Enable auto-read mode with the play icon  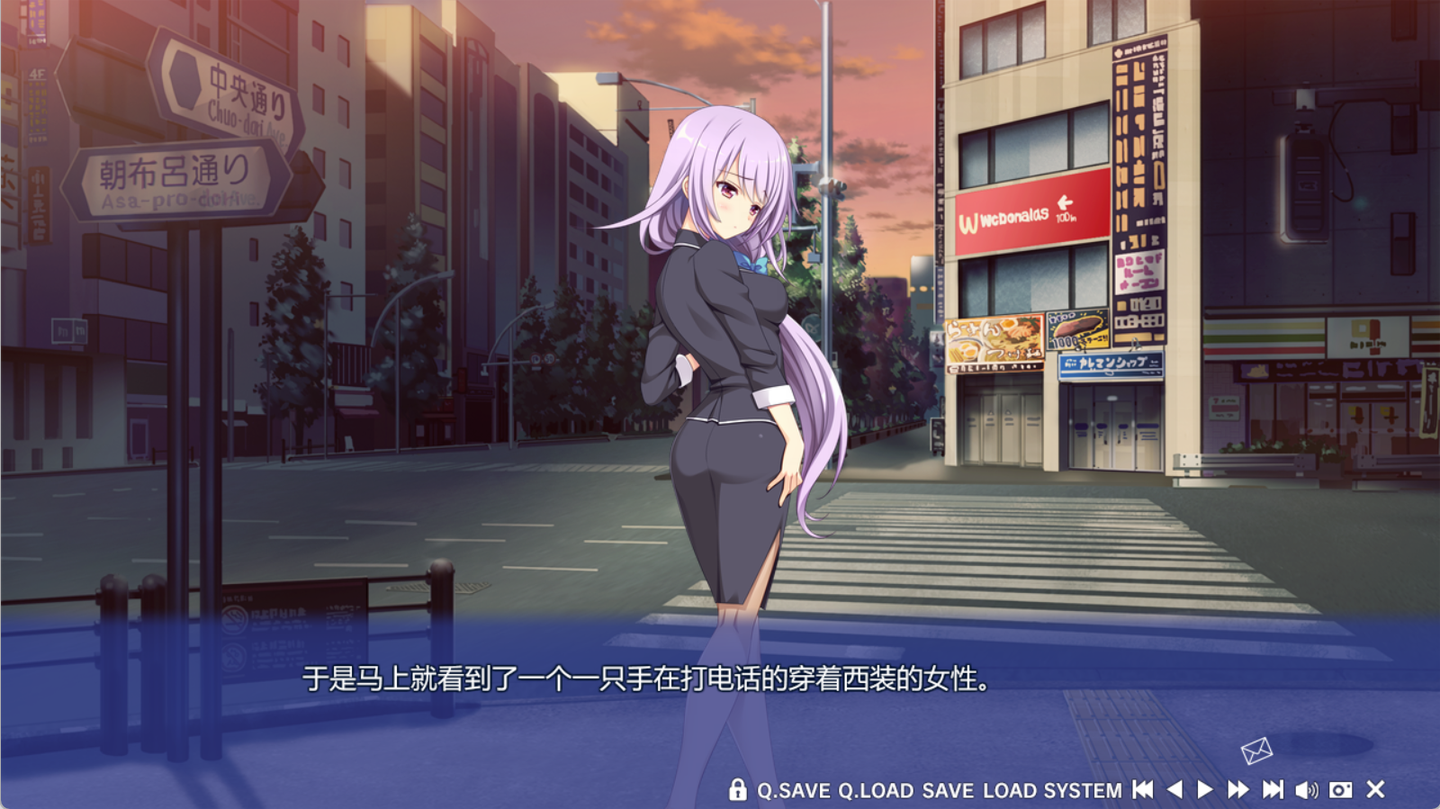pyautogui.click(x=1205, y=790)
